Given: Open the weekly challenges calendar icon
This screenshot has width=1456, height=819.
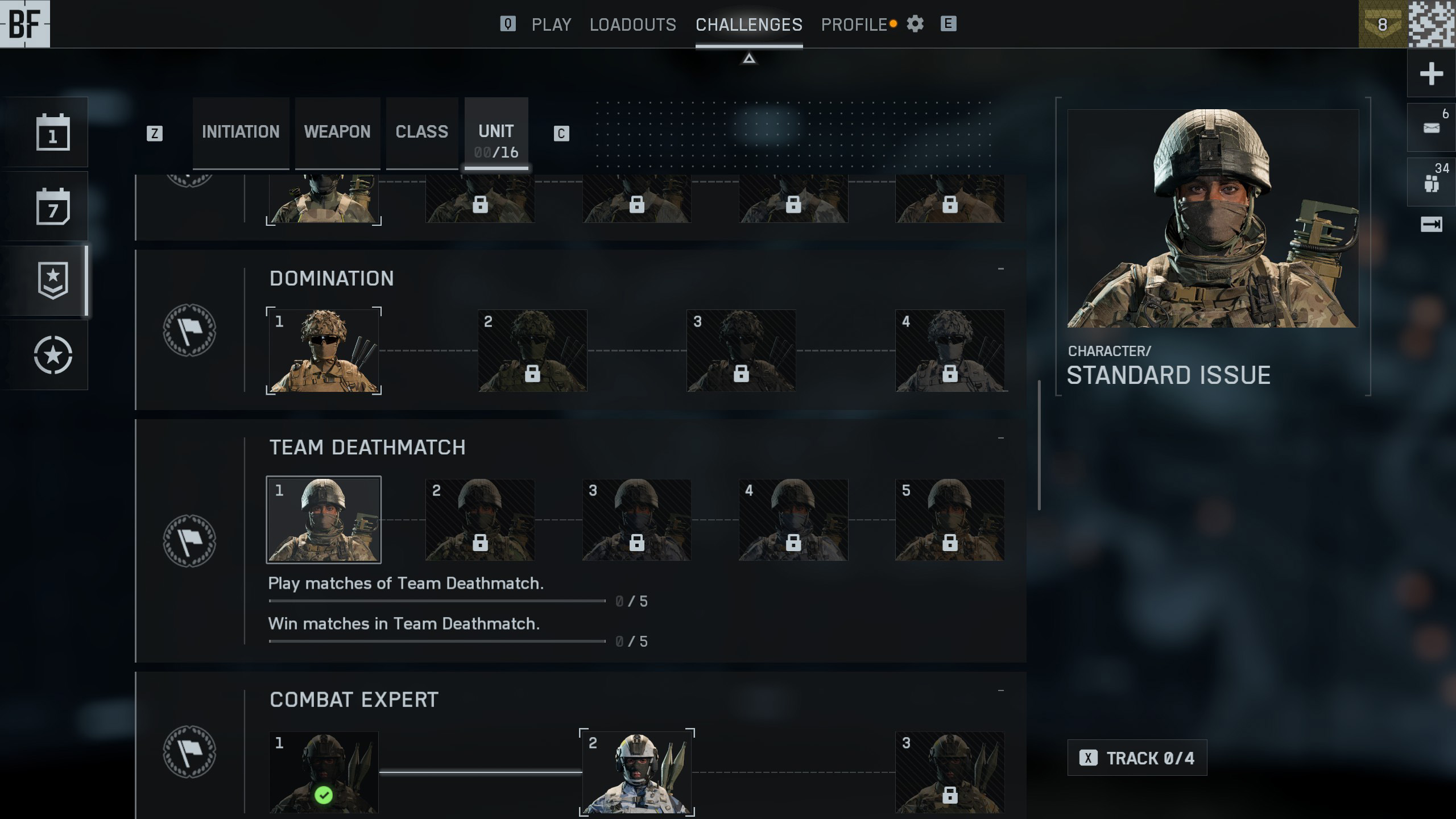Looking at the screenshot, I should [53, 206].
